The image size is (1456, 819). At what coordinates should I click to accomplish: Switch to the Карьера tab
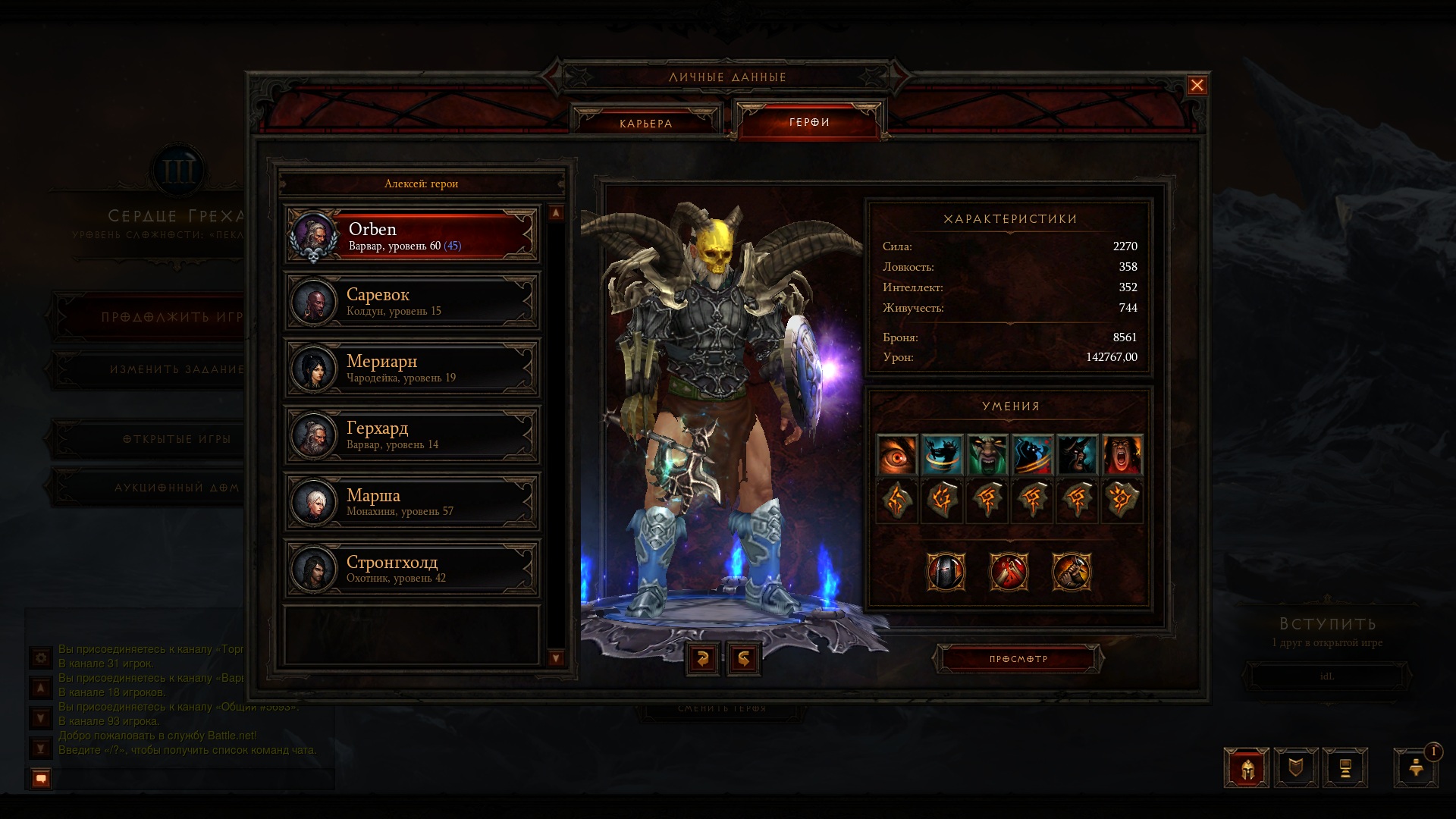[x=645, y=123]
